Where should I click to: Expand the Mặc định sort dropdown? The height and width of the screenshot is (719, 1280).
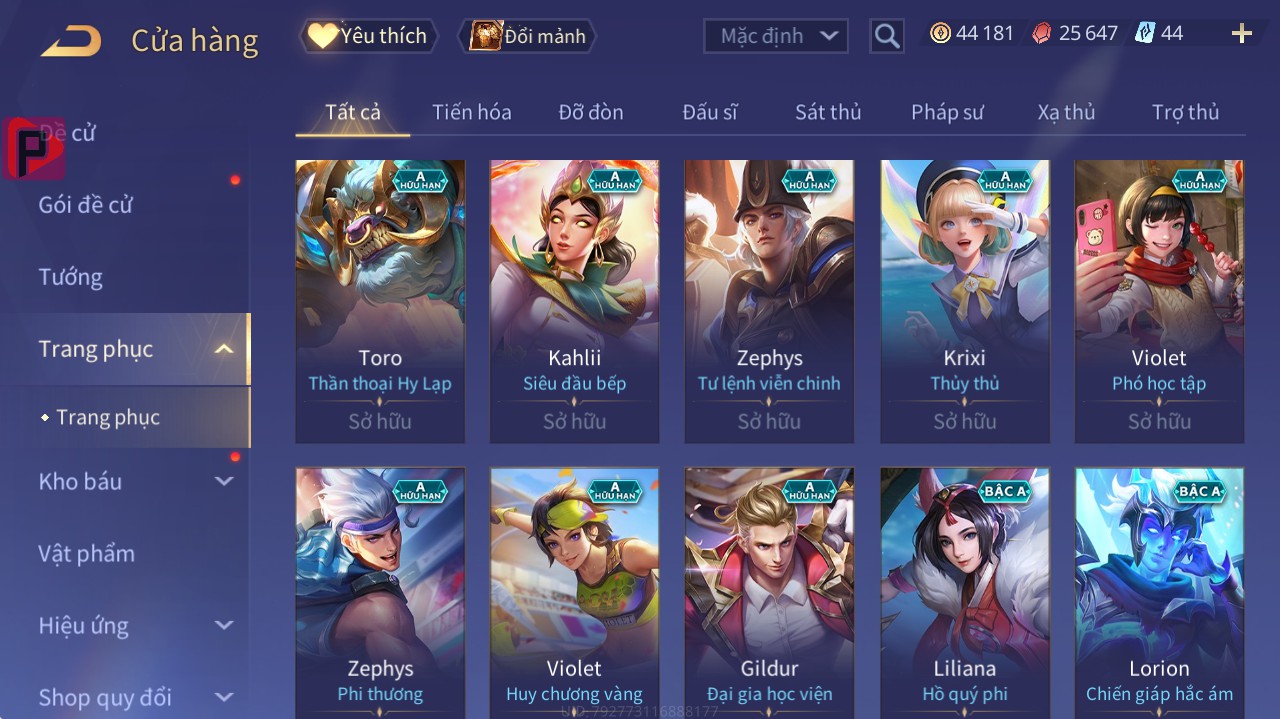click(776, 36)
